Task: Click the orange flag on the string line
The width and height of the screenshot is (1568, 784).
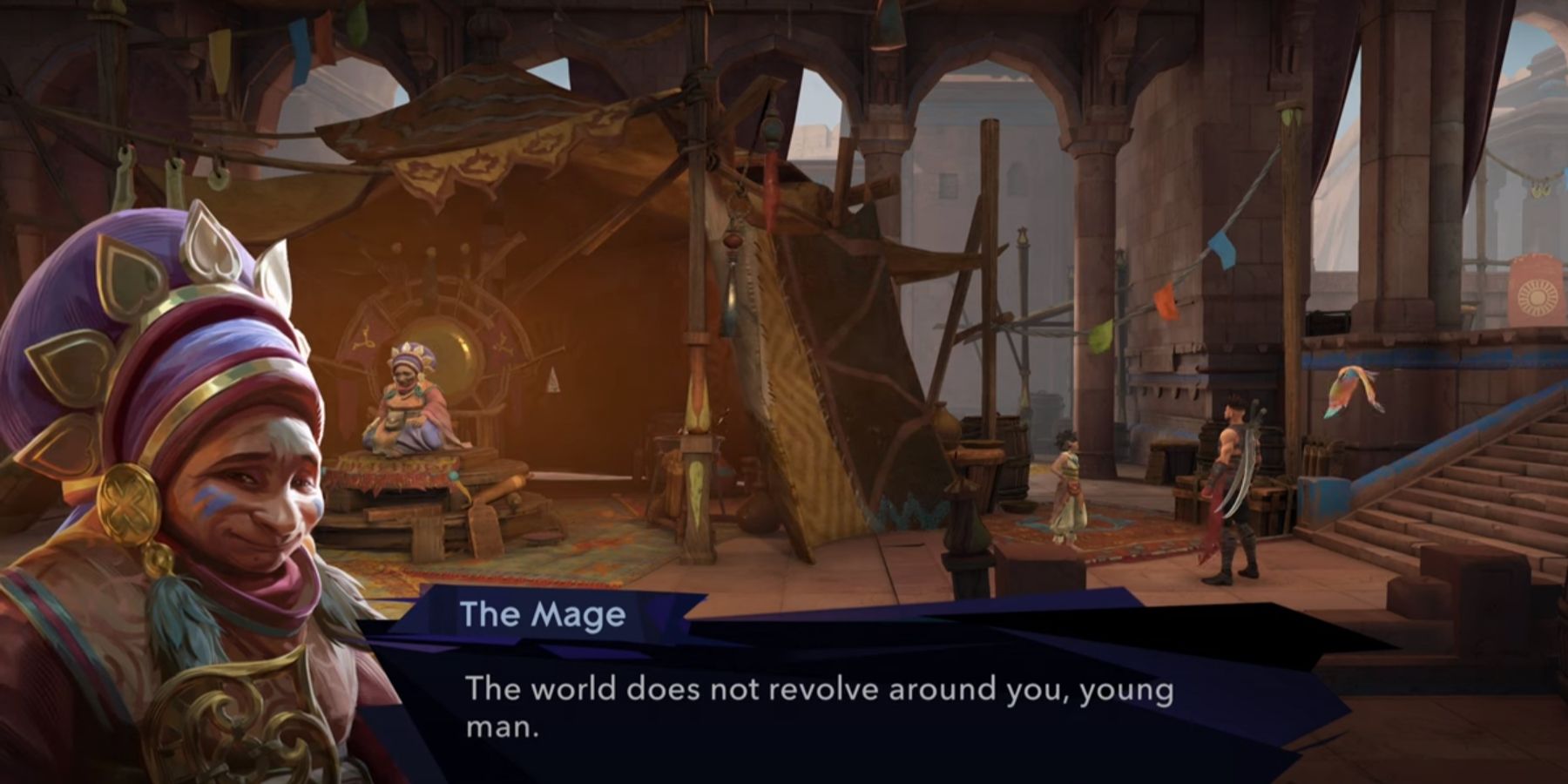Action: click(x=1166, y=302)
